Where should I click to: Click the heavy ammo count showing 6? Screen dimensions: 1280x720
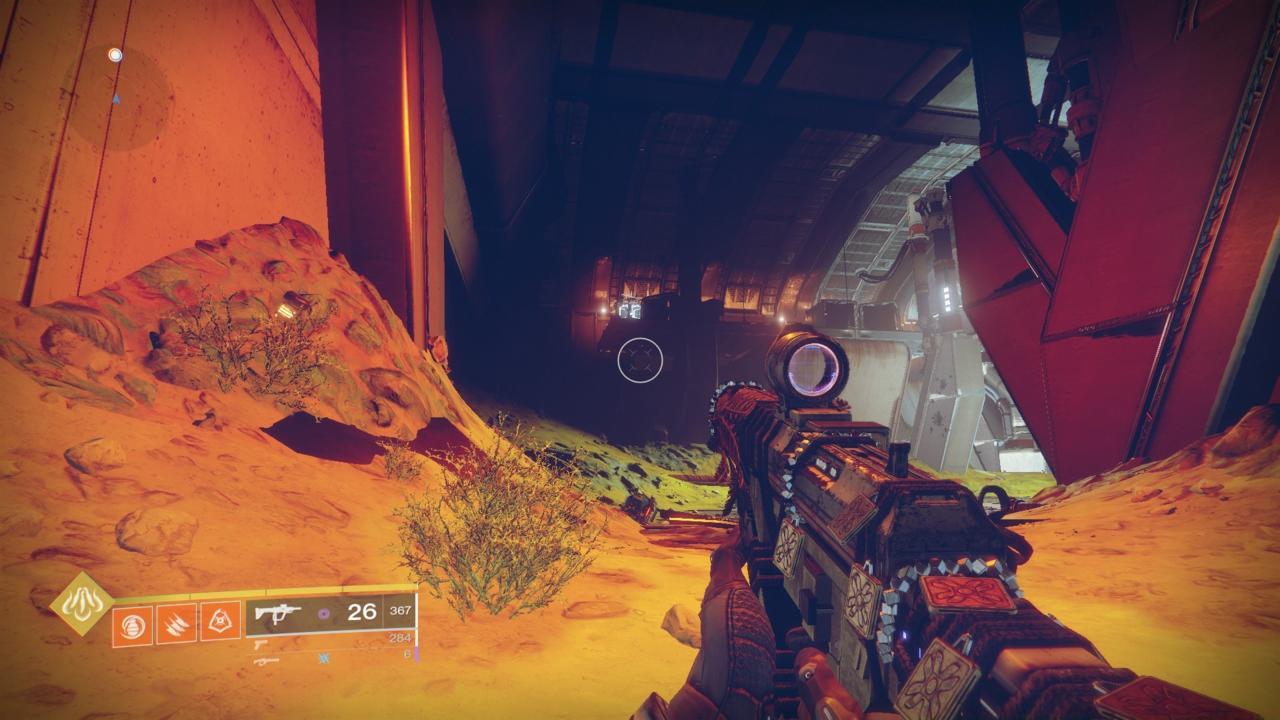[406, 652]
